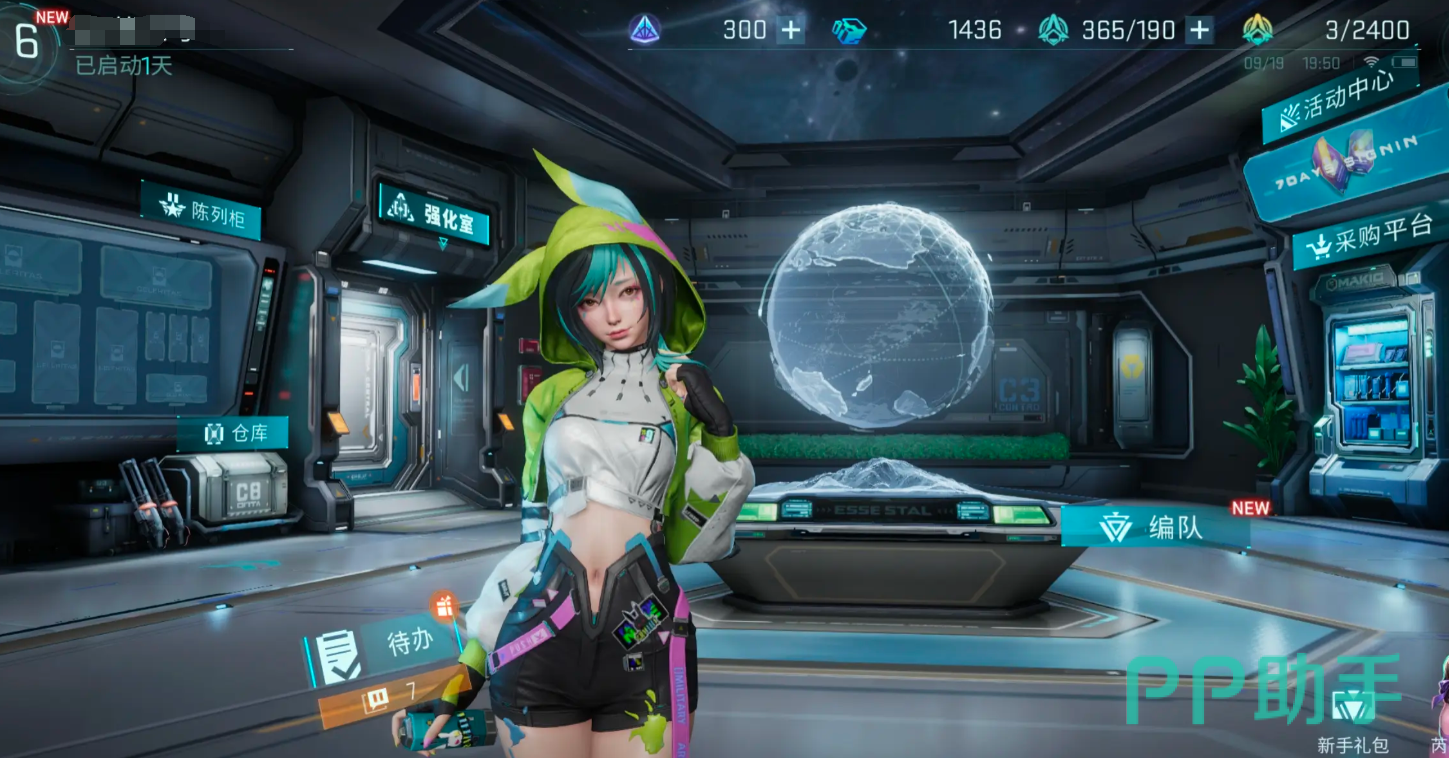The image size is (1449, 758).
Task: Open the 待办 to-do list
Action: (x=387, y=642)
